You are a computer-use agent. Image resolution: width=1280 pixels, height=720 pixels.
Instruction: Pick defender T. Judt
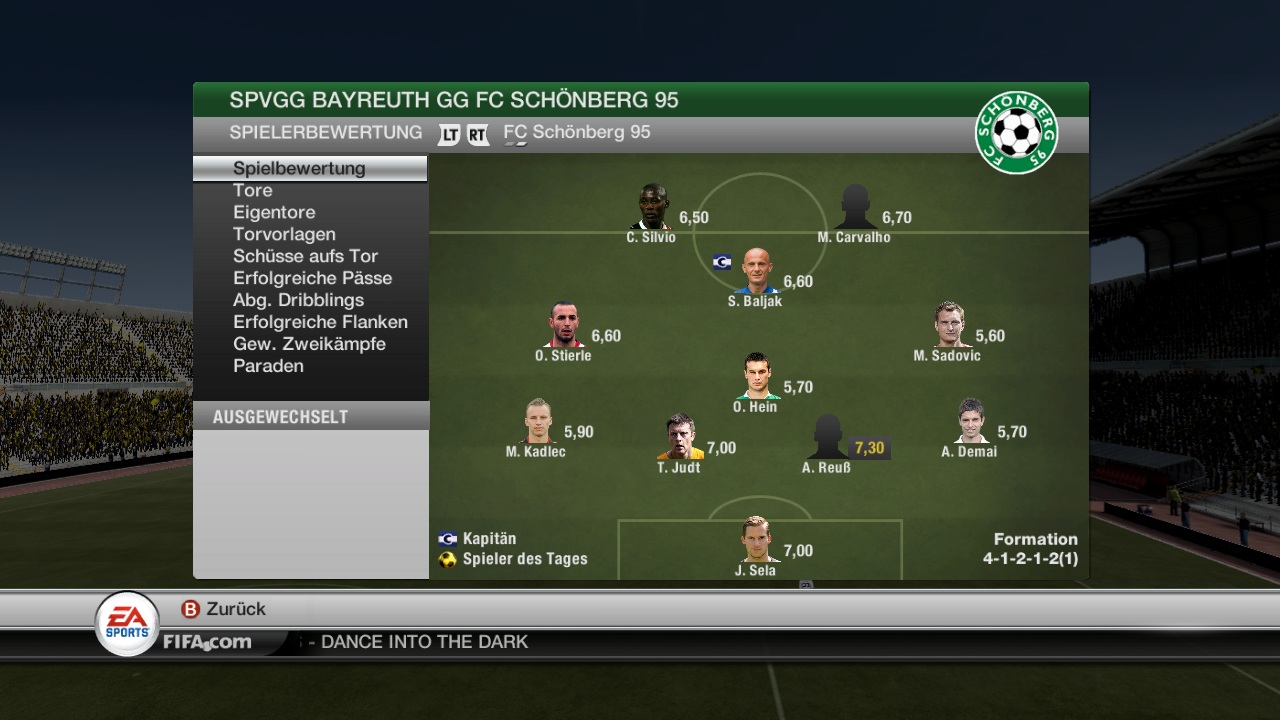pyautogui.click(x=680, y=437)
